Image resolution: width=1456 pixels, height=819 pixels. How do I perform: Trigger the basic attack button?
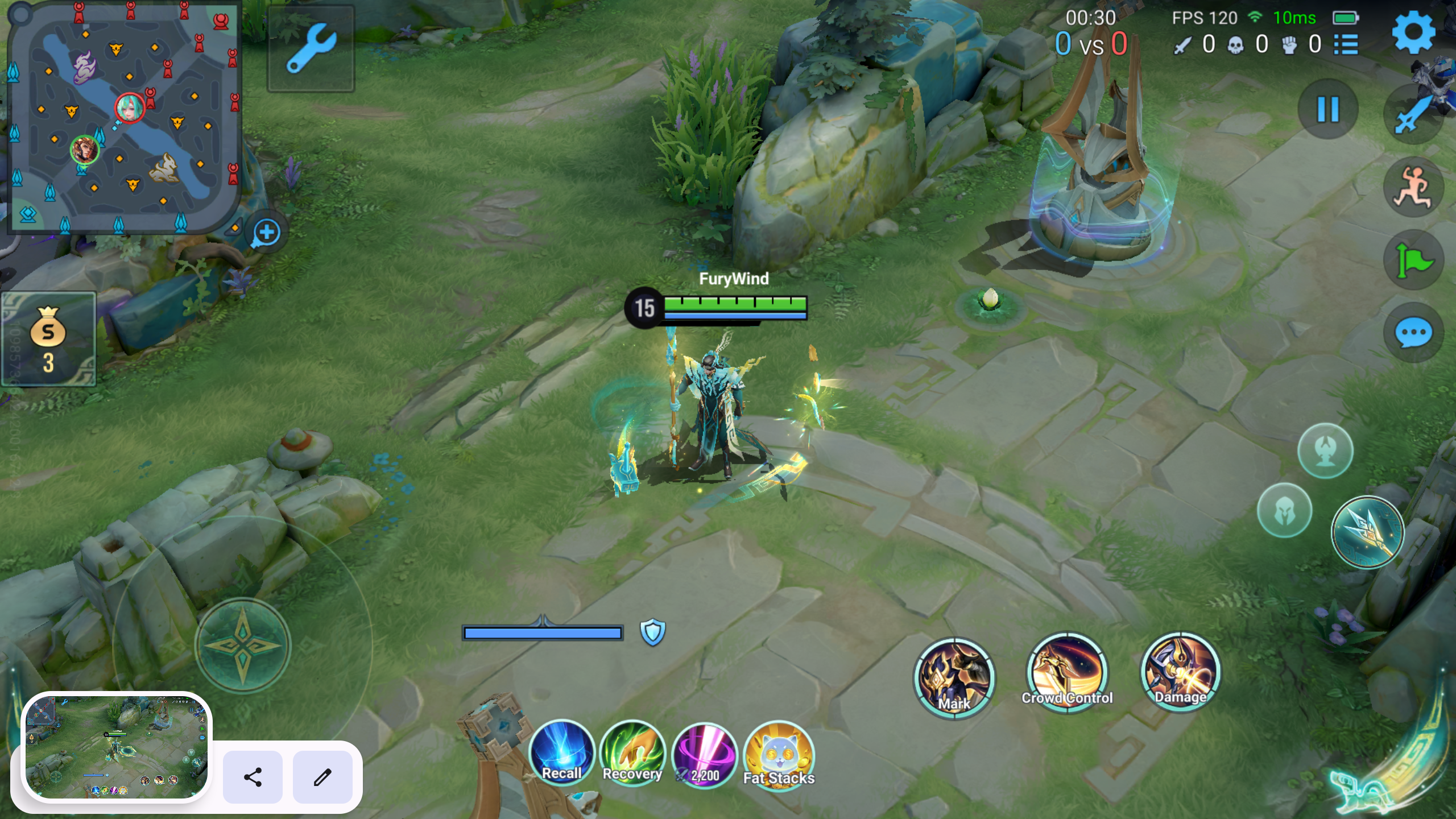1367,532
